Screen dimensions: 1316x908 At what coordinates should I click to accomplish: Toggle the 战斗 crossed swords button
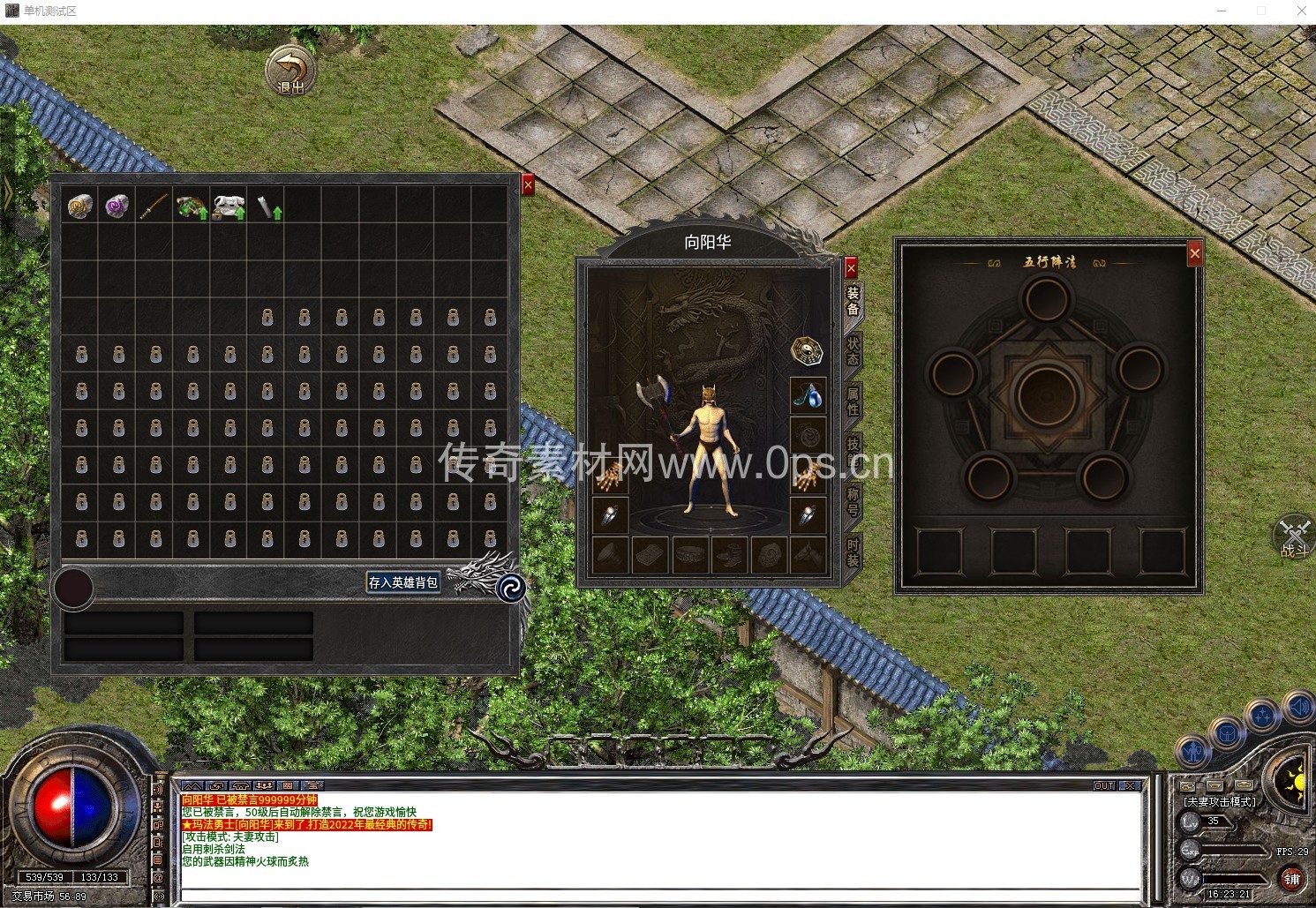coord(1295,536)
